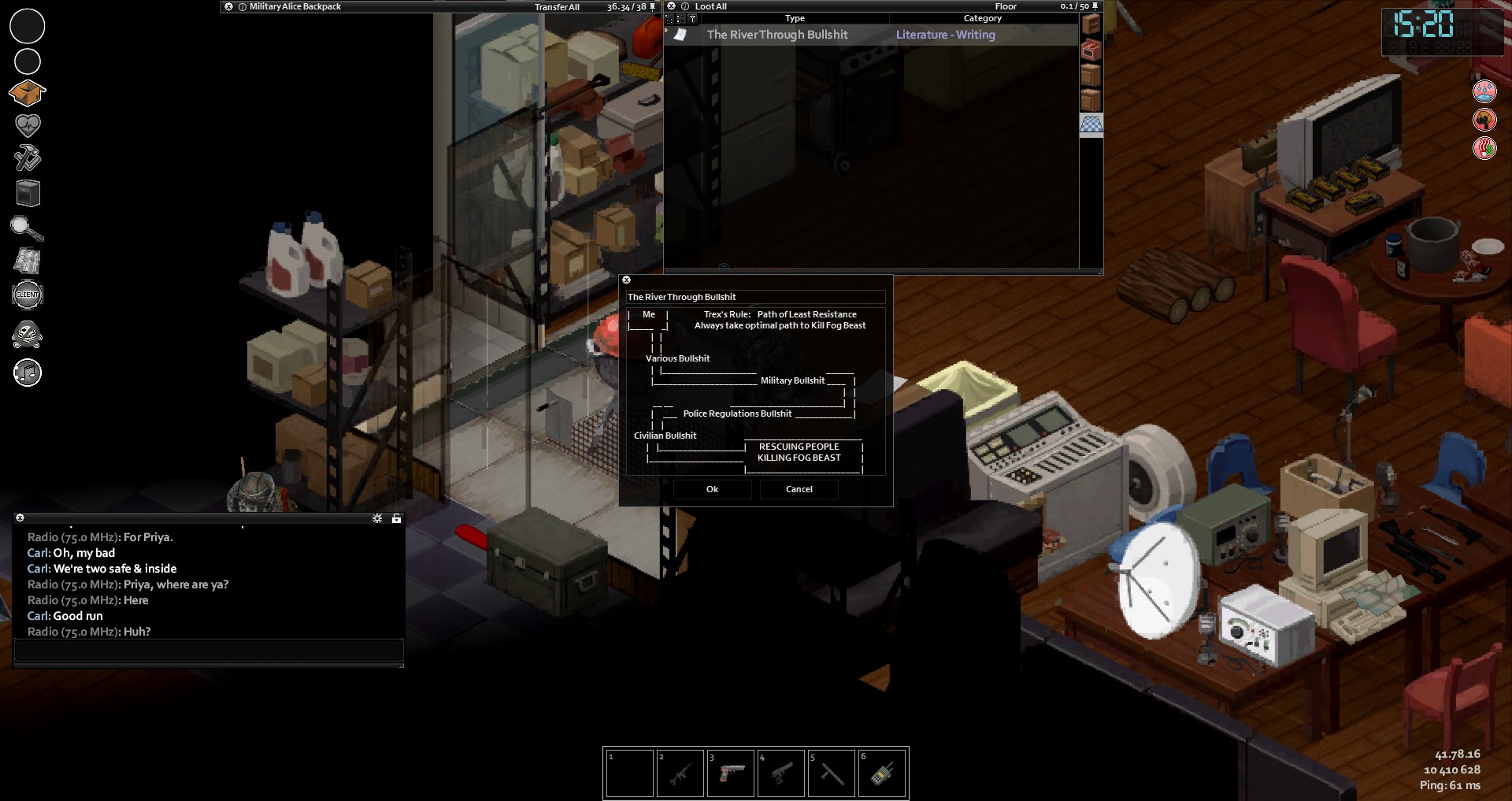Select the walkie-talkie in hotbar slot 6

click(x=881, y=773)
